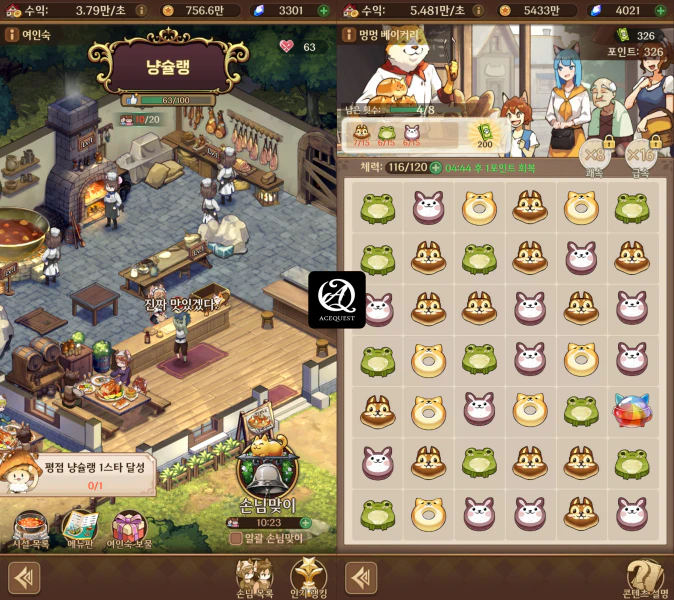Add gems with the plus beside 3301
The height and width of the screenshot is (600, 674).
click(323, 10)
